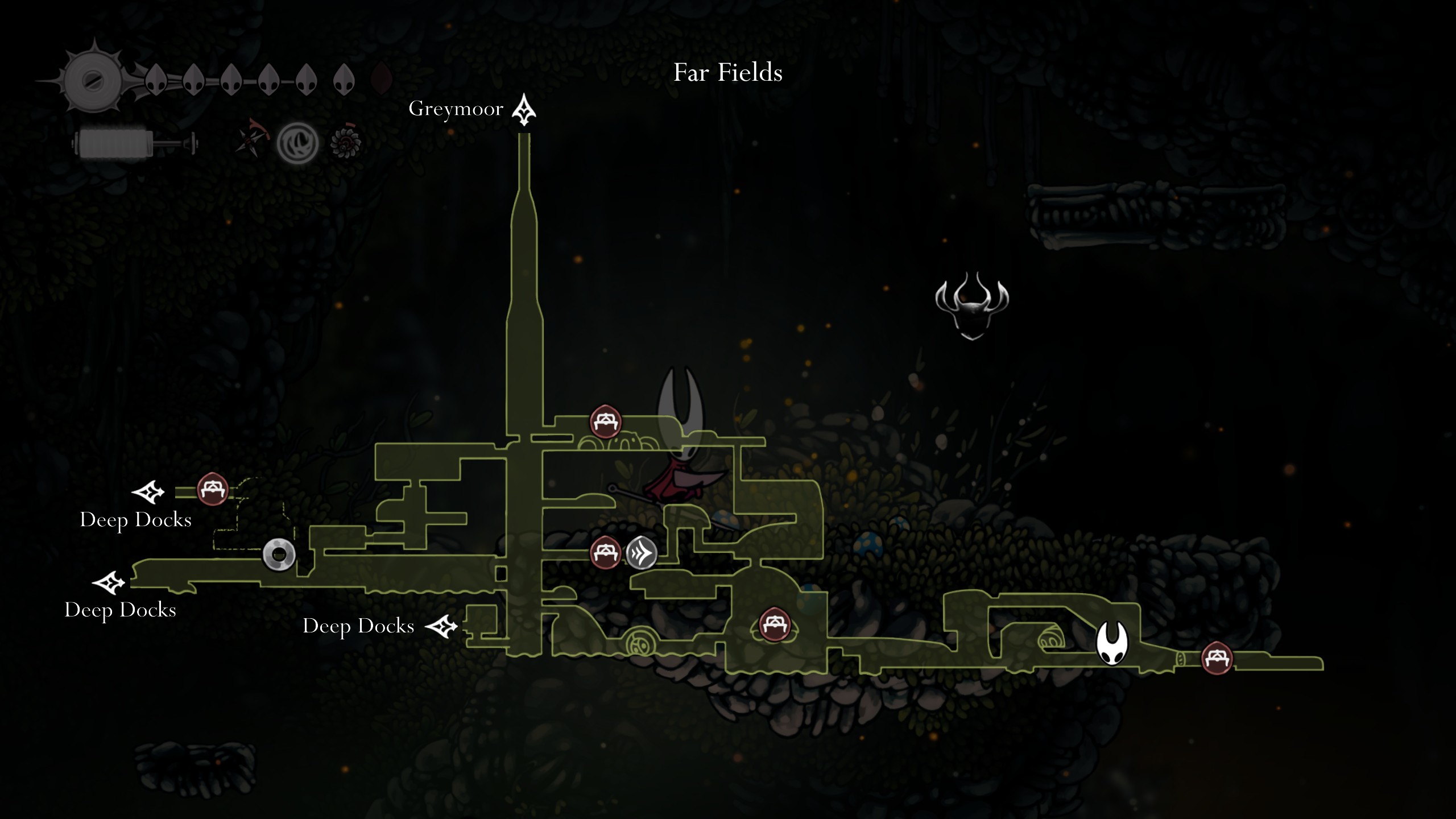Click Hornet's red marker on the map
1456x819 pixels.
pos(680,466)
